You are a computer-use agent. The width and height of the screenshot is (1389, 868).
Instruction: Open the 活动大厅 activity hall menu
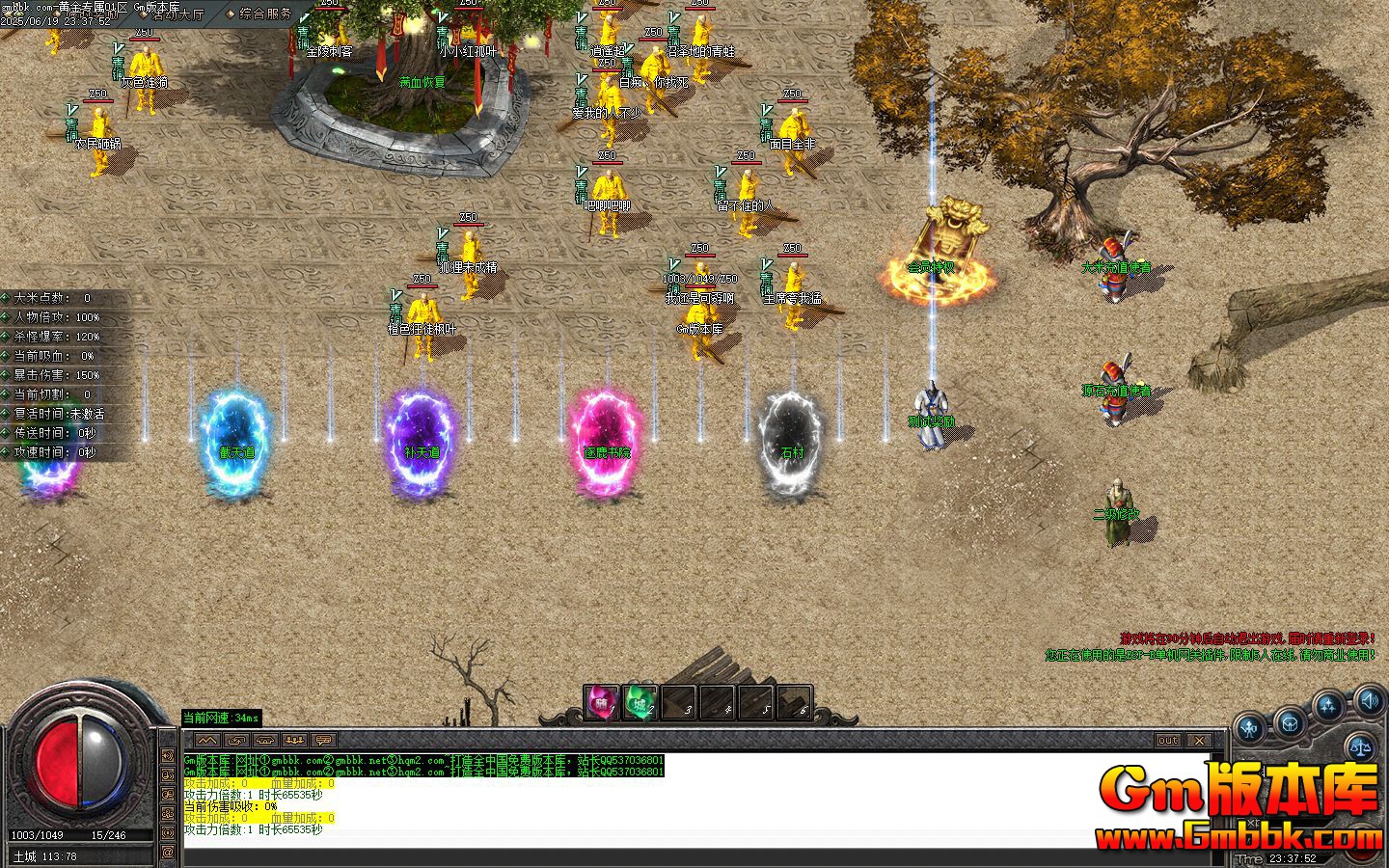point(178,14)
